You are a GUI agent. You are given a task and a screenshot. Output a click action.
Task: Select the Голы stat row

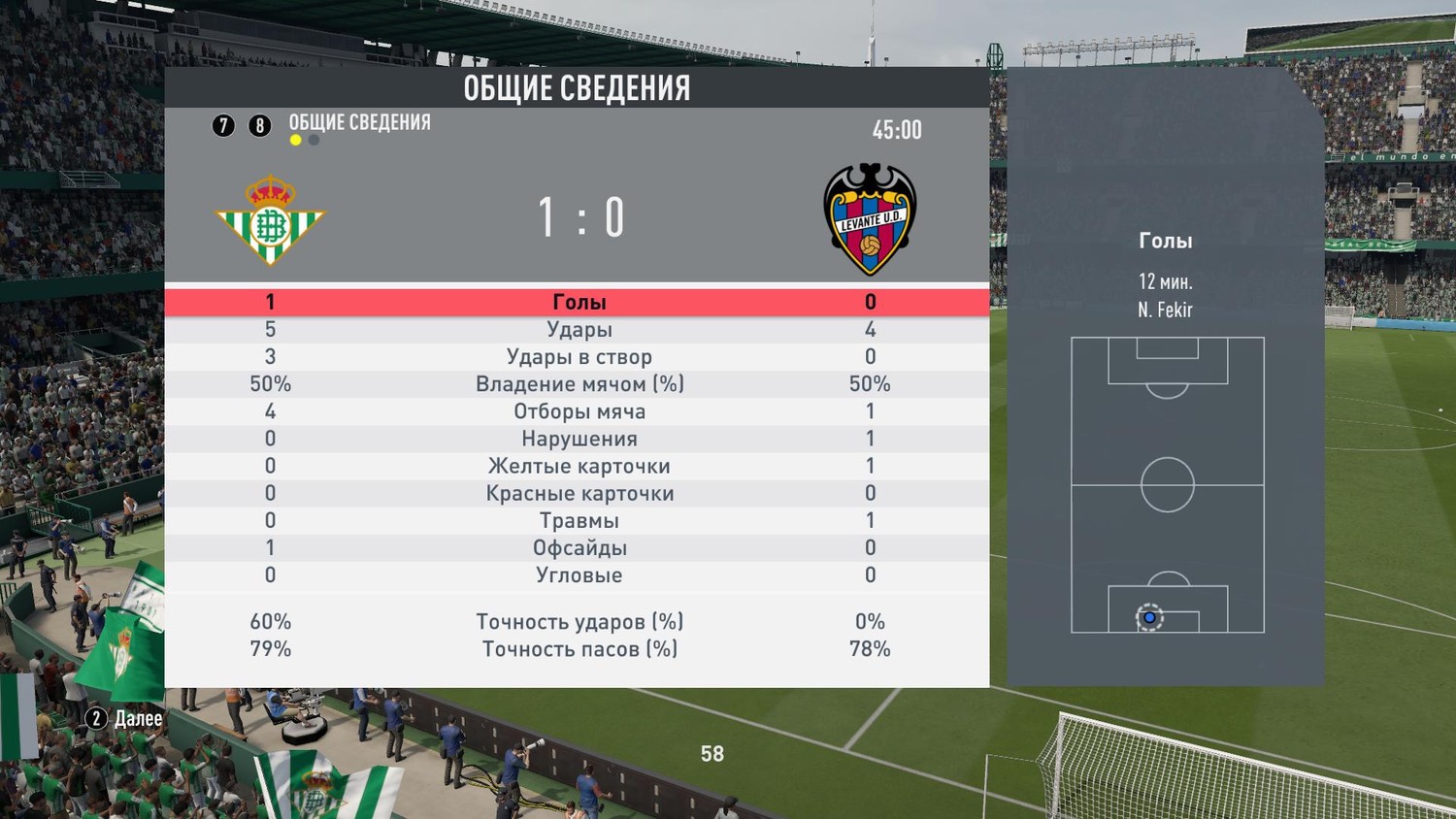pos(579,302)
